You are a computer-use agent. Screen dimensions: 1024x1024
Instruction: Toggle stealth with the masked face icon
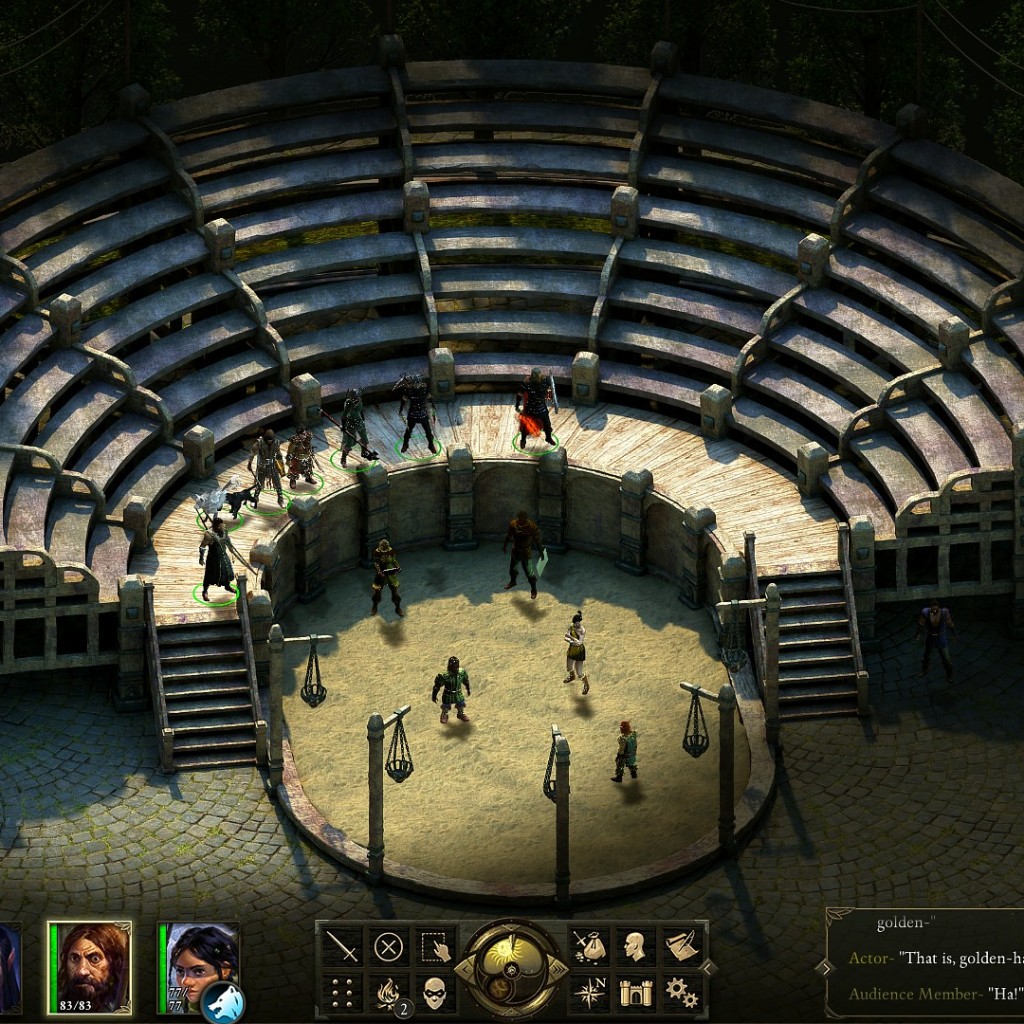point(435,992)
